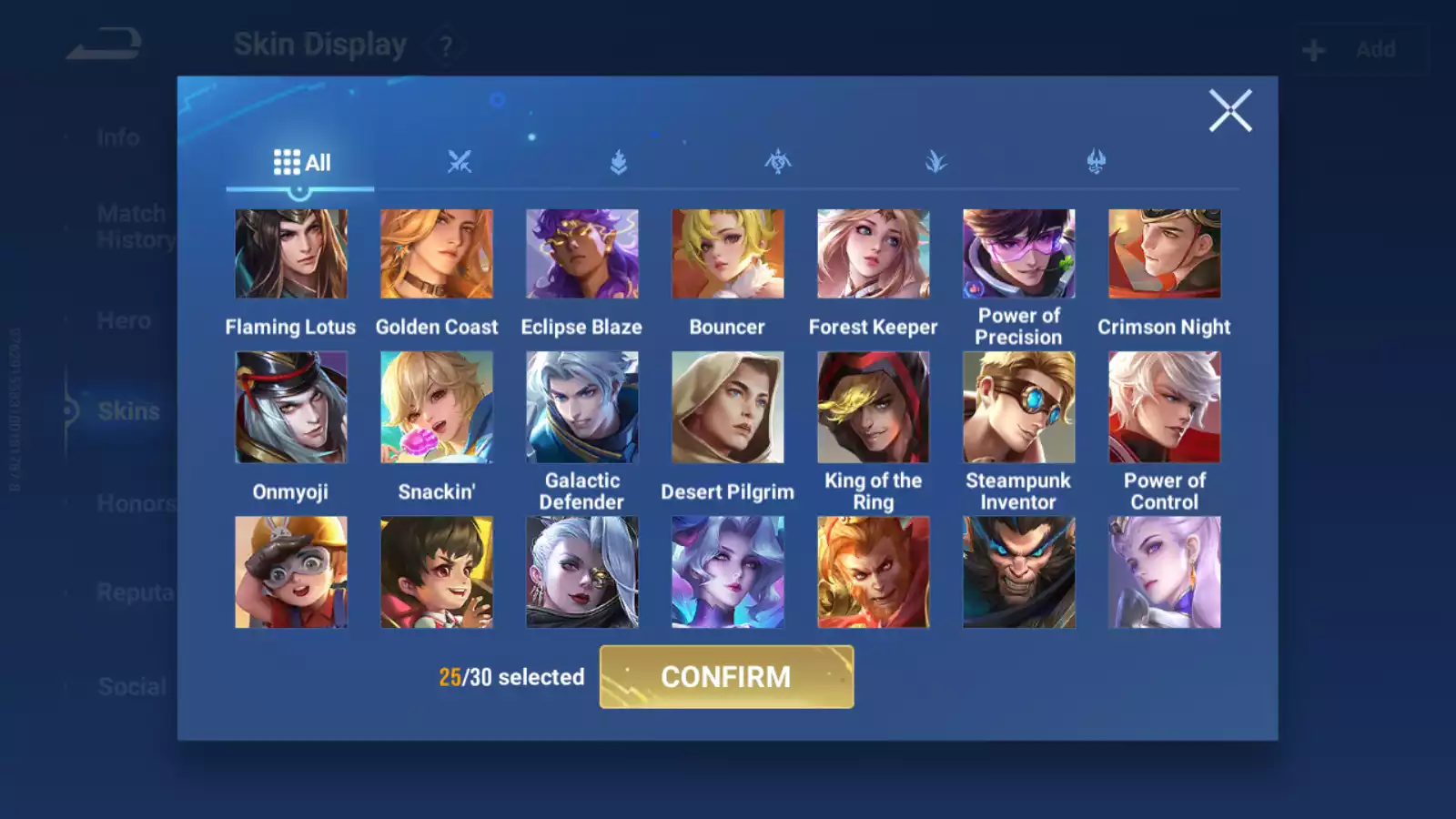Image resolution: width=1456 pixels, height=819 pixels.
Task: Select the Flaming Lotus skin
Action: pos(291,254)
